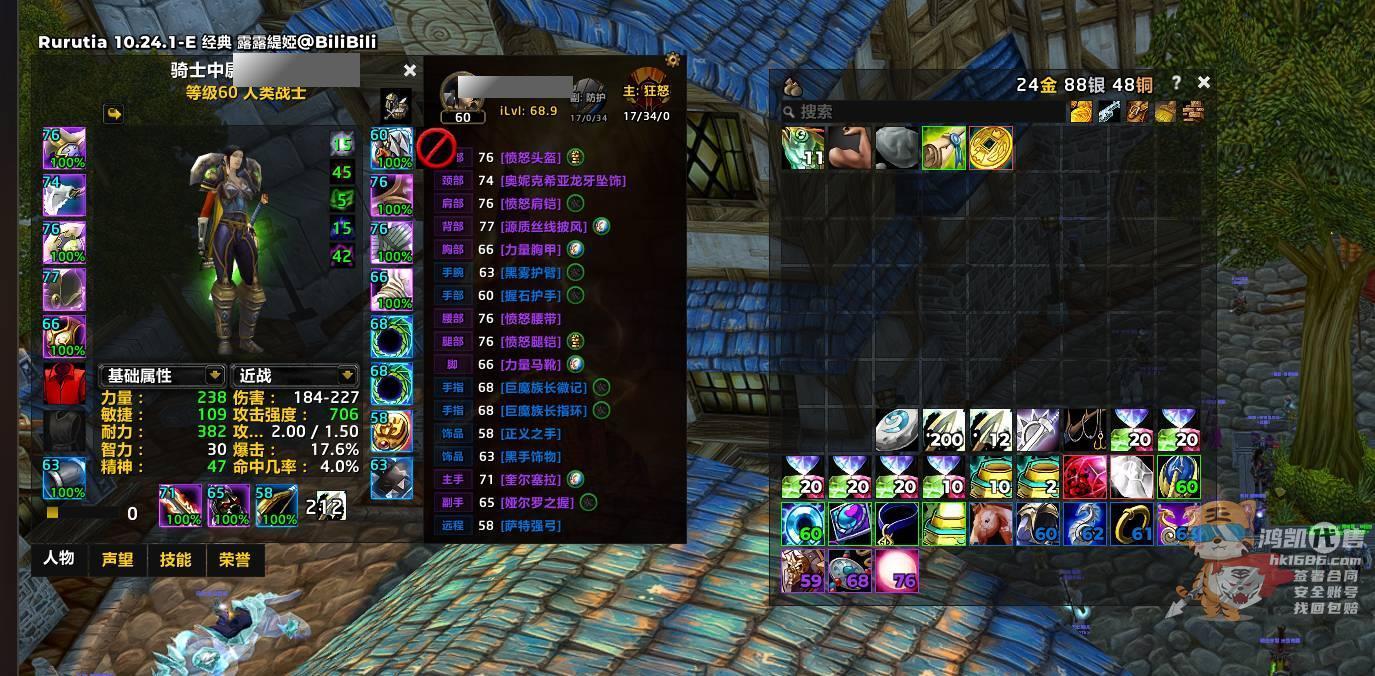
Task: Open the gear list settings cog
Action: [673, 60]
